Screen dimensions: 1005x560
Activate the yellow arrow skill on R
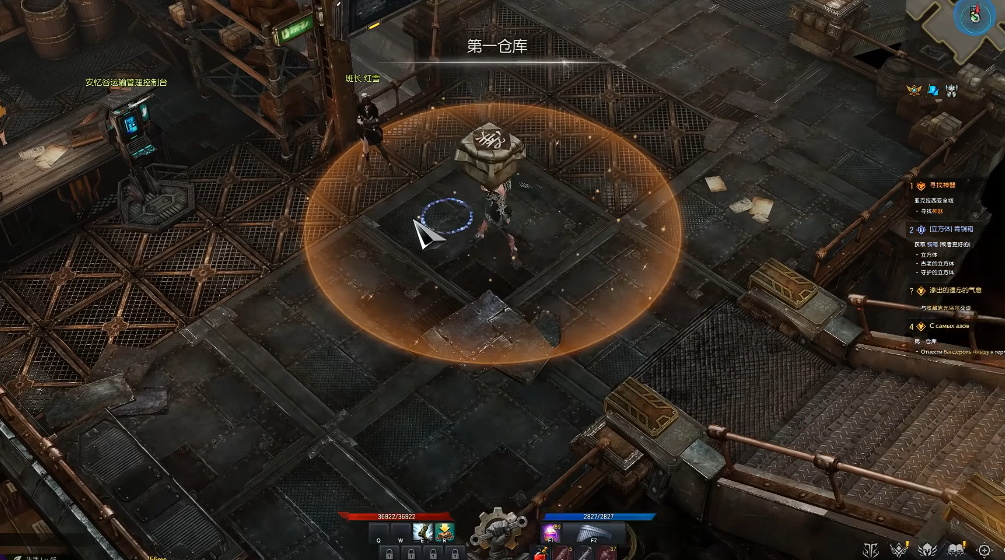coord(443,531)
